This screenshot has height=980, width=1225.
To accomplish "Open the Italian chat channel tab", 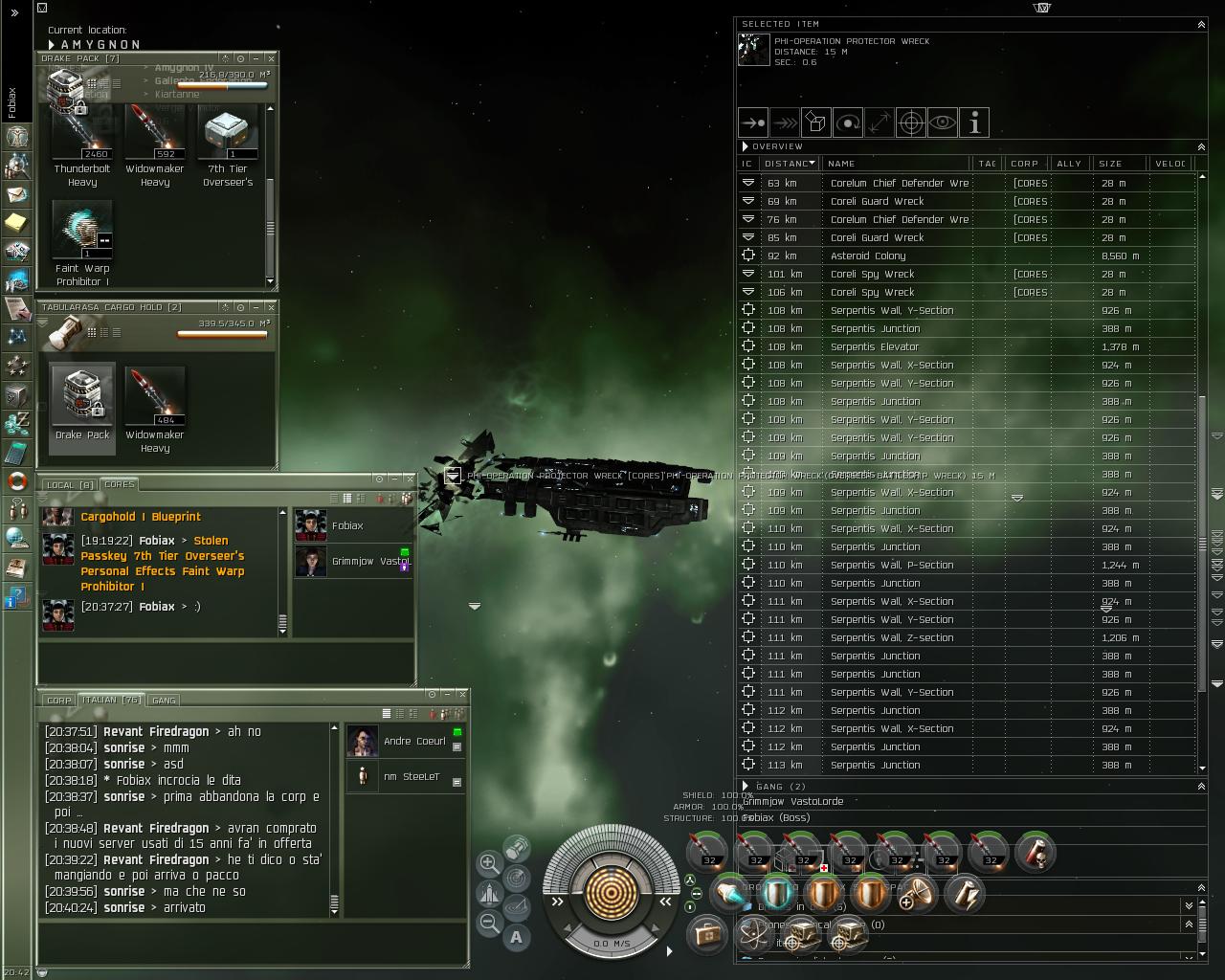I will coord(111,701).
